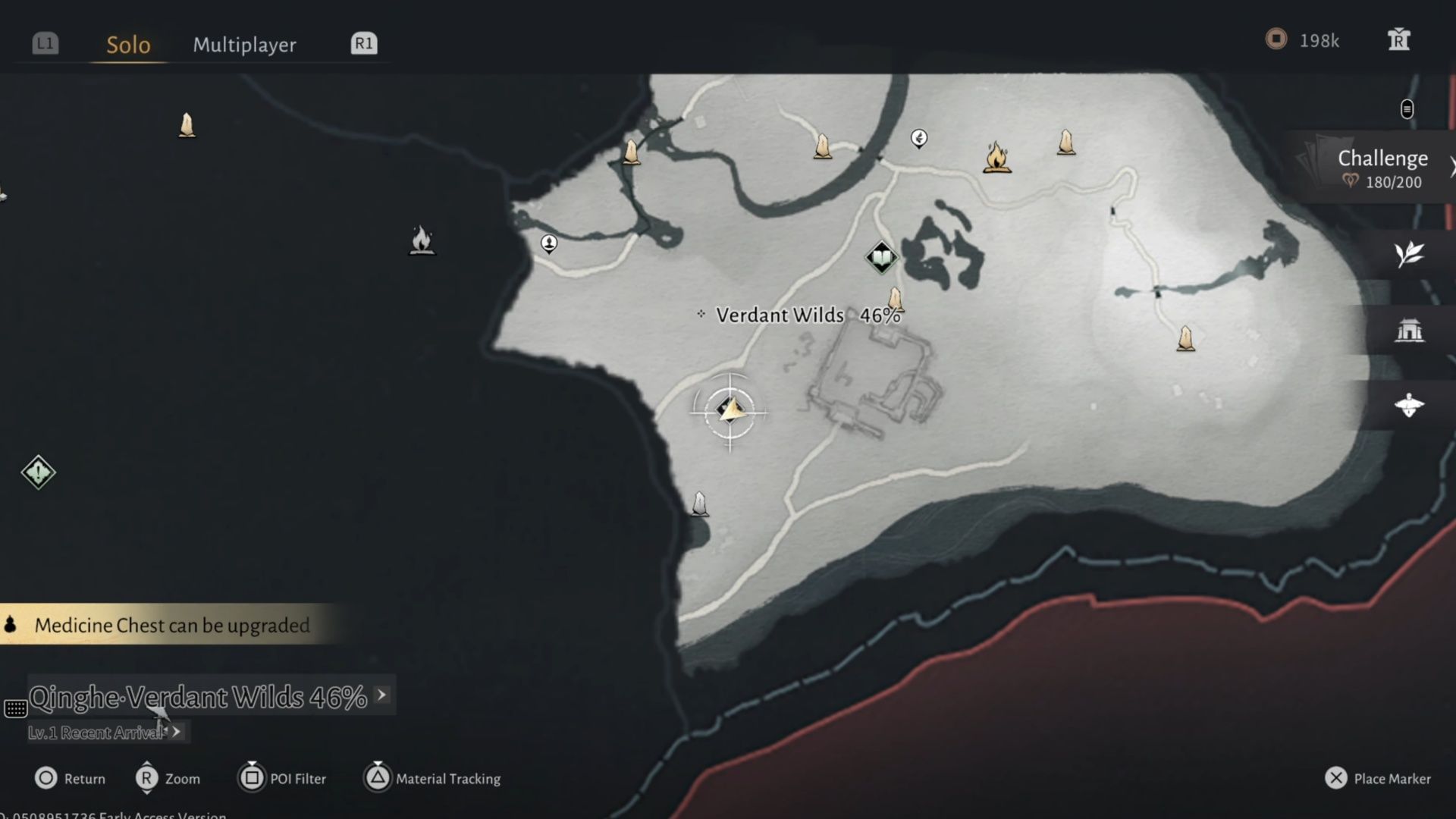
Task: Enable Material Tracking
Action: coord(432,778)
